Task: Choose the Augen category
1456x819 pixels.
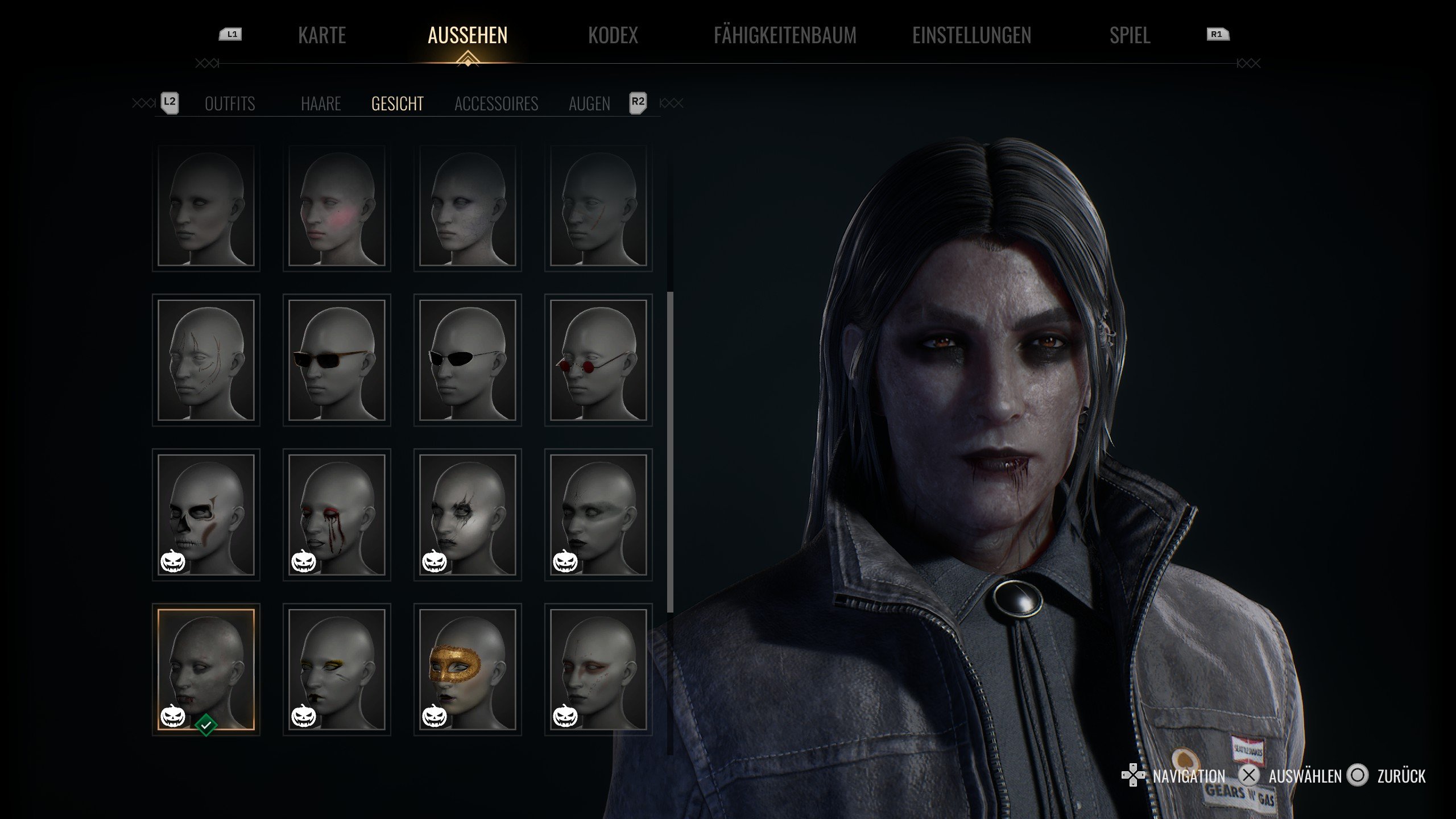Action: (589, 104)
